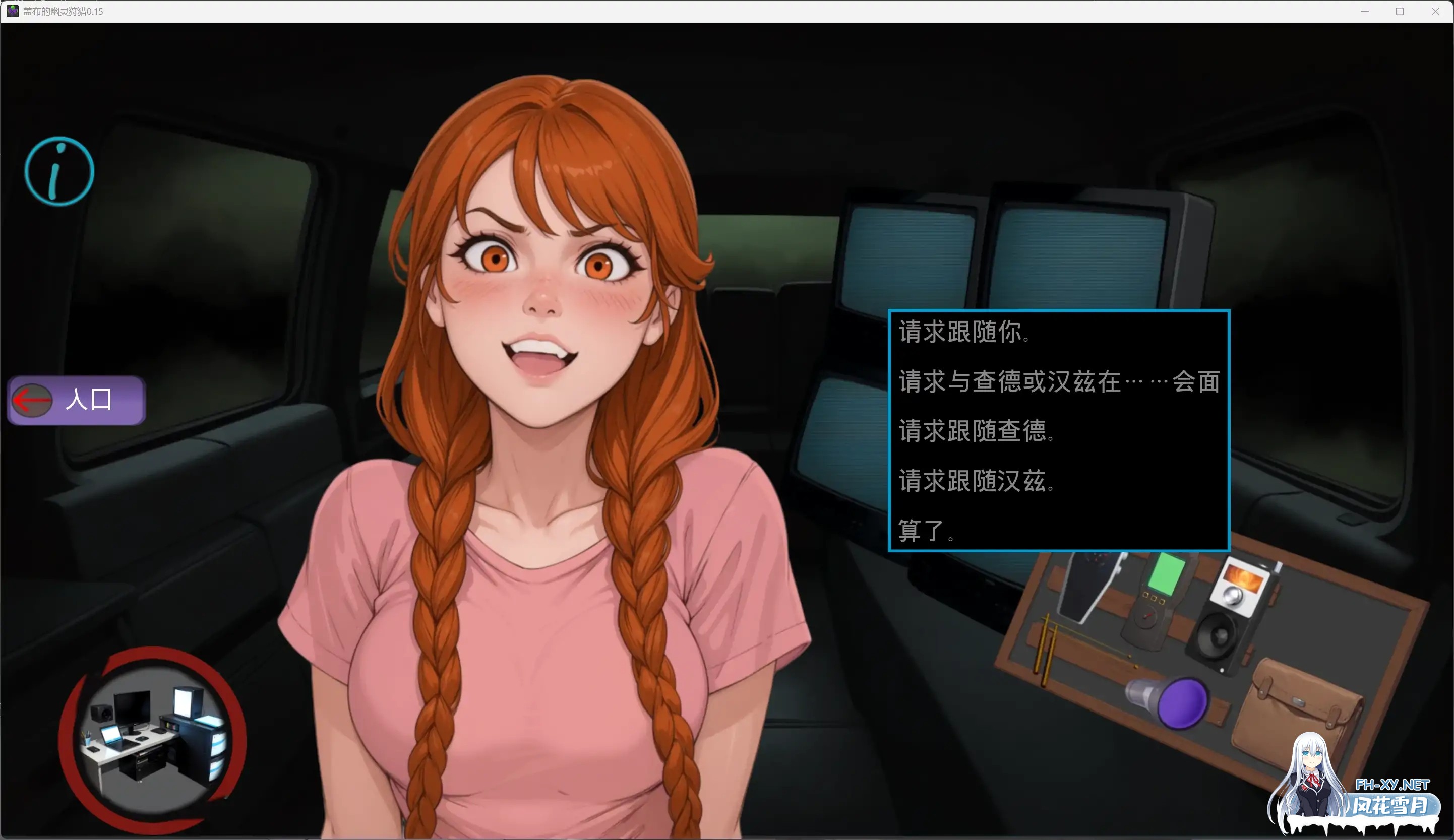Viewport: 1454px width, 840px height.
Task: Select the 请求跟随你 dialogue option
Action: click(964, 332)
